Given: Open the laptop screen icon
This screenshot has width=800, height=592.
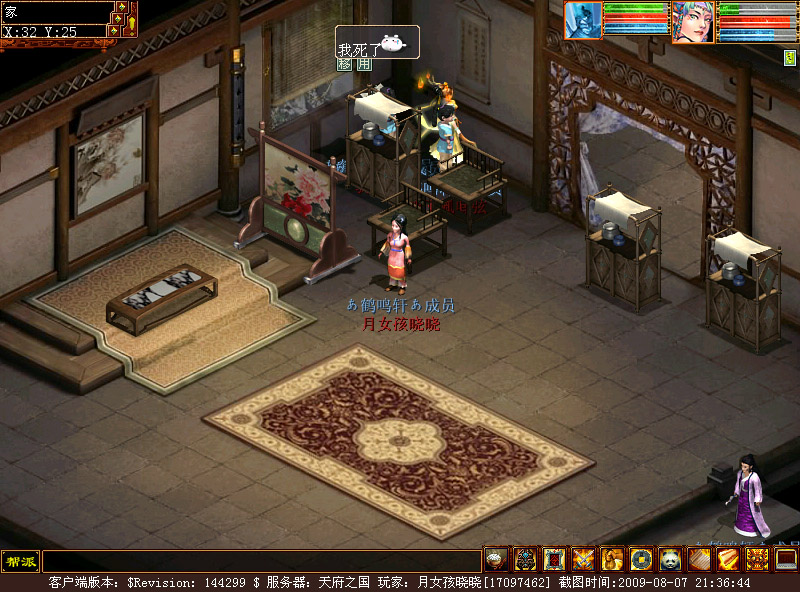Looking at the screenshot, I should click(x=786, y=559).
